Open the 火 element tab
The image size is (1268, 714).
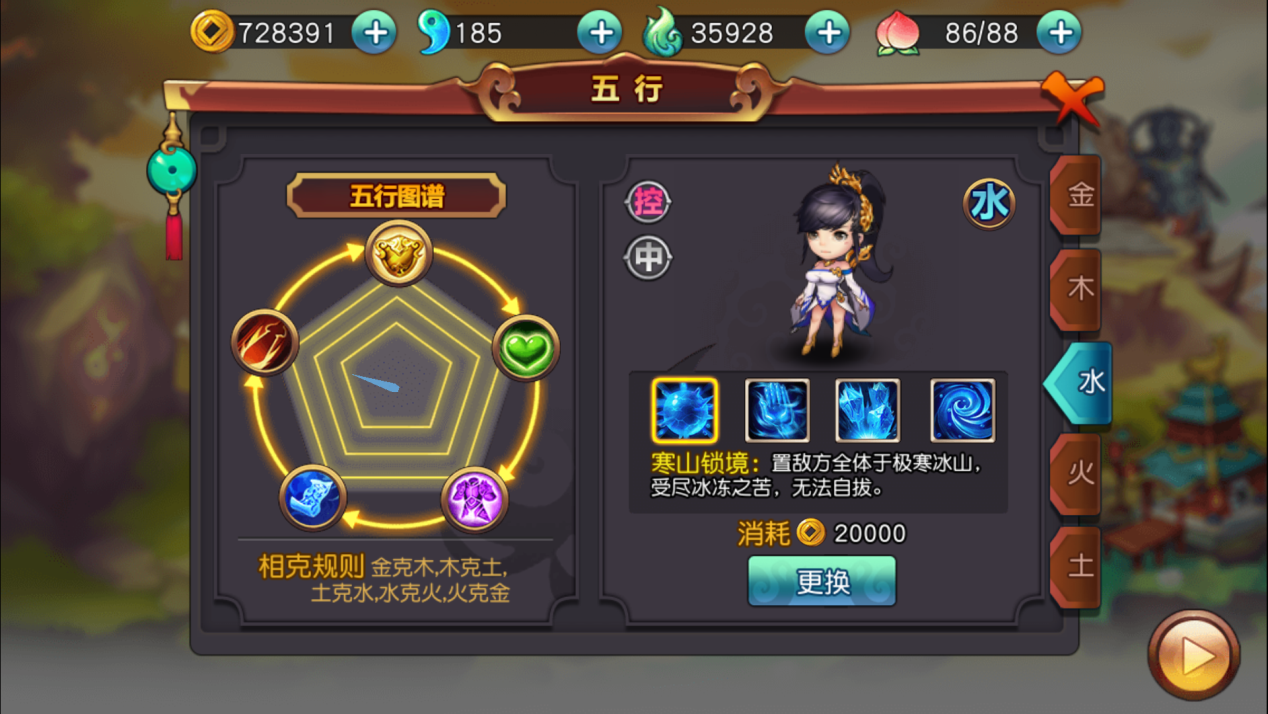(x=1078, y=473)
